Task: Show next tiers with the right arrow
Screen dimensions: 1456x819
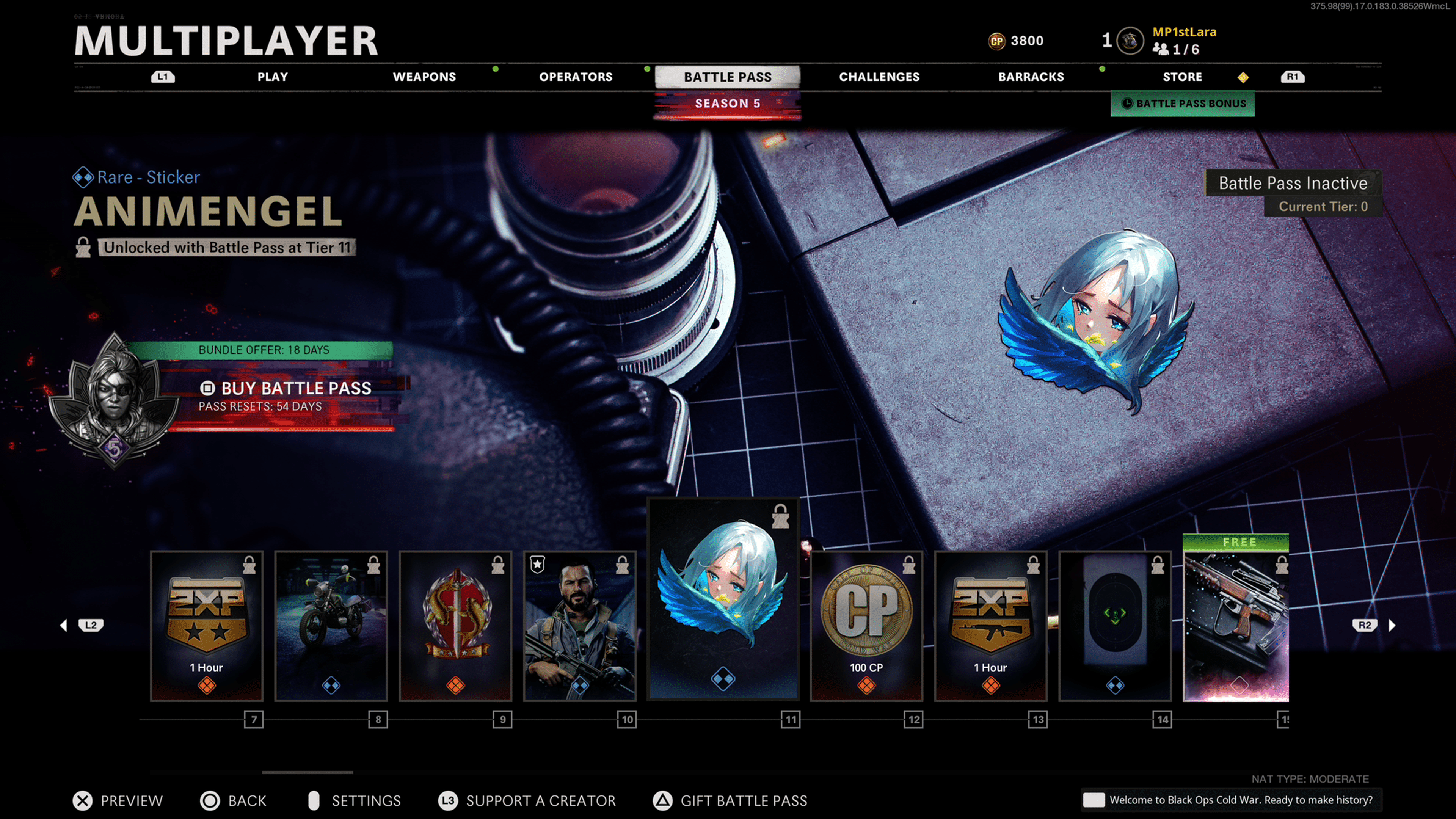Action: coord(1392,625)
